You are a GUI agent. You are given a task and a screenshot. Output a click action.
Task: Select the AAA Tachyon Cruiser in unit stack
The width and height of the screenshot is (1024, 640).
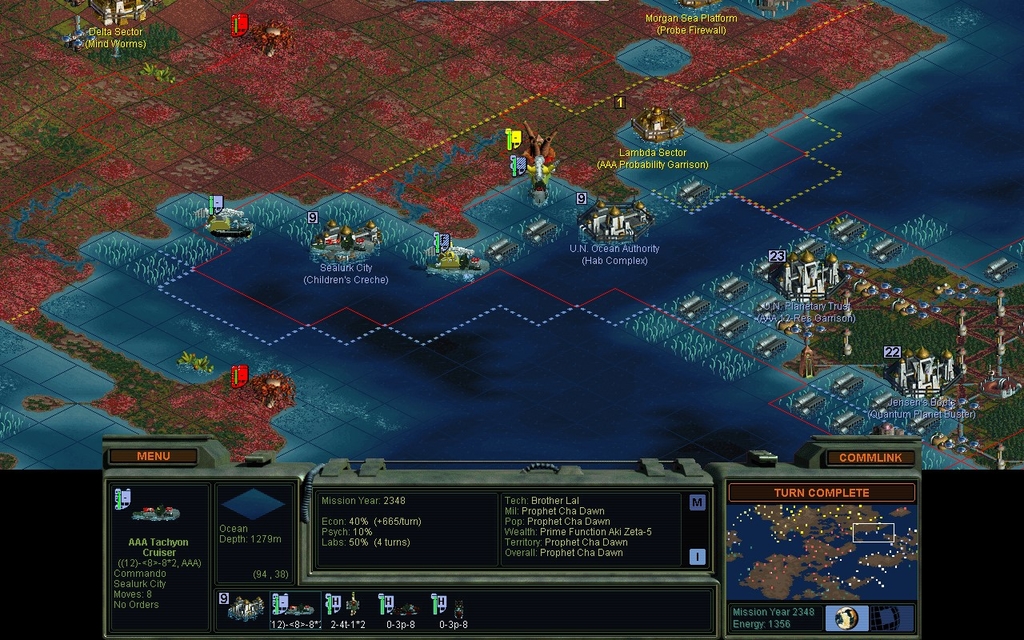click(297, 607)
